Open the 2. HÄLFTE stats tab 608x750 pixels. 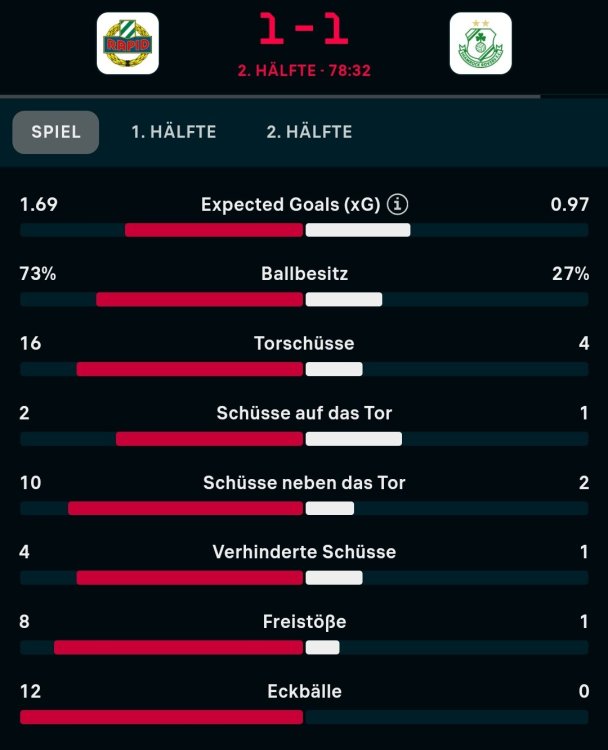[x=309, y=132]
